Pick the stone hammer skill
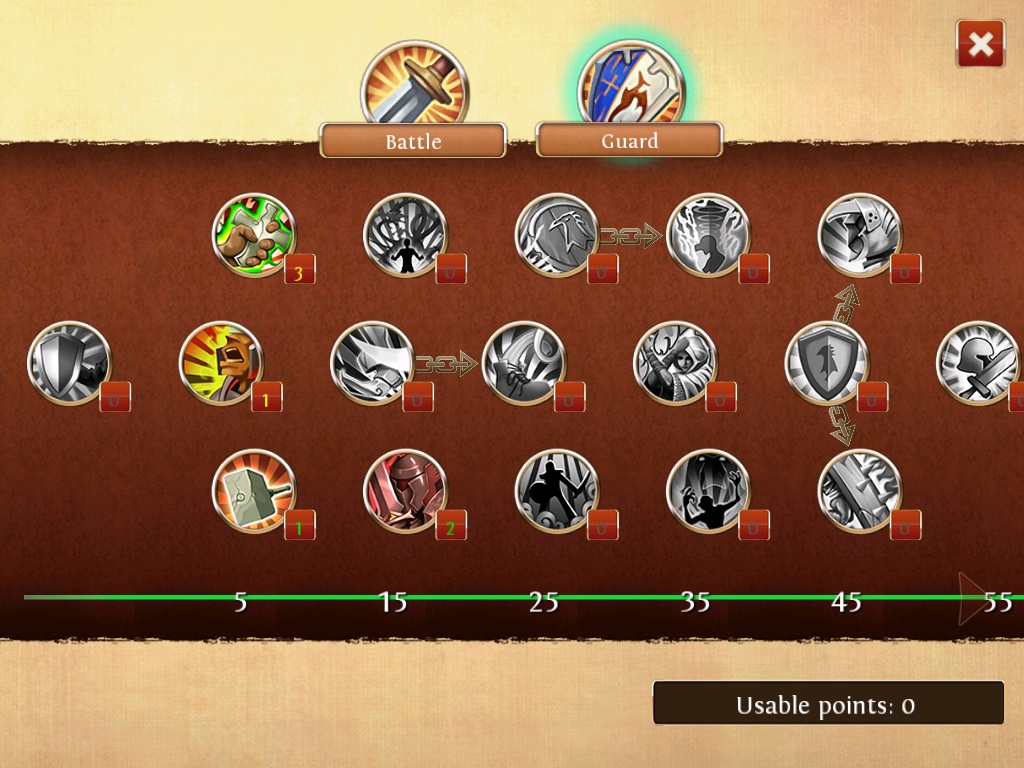This screenshot has width=1024, height=768. pos(254,491)
